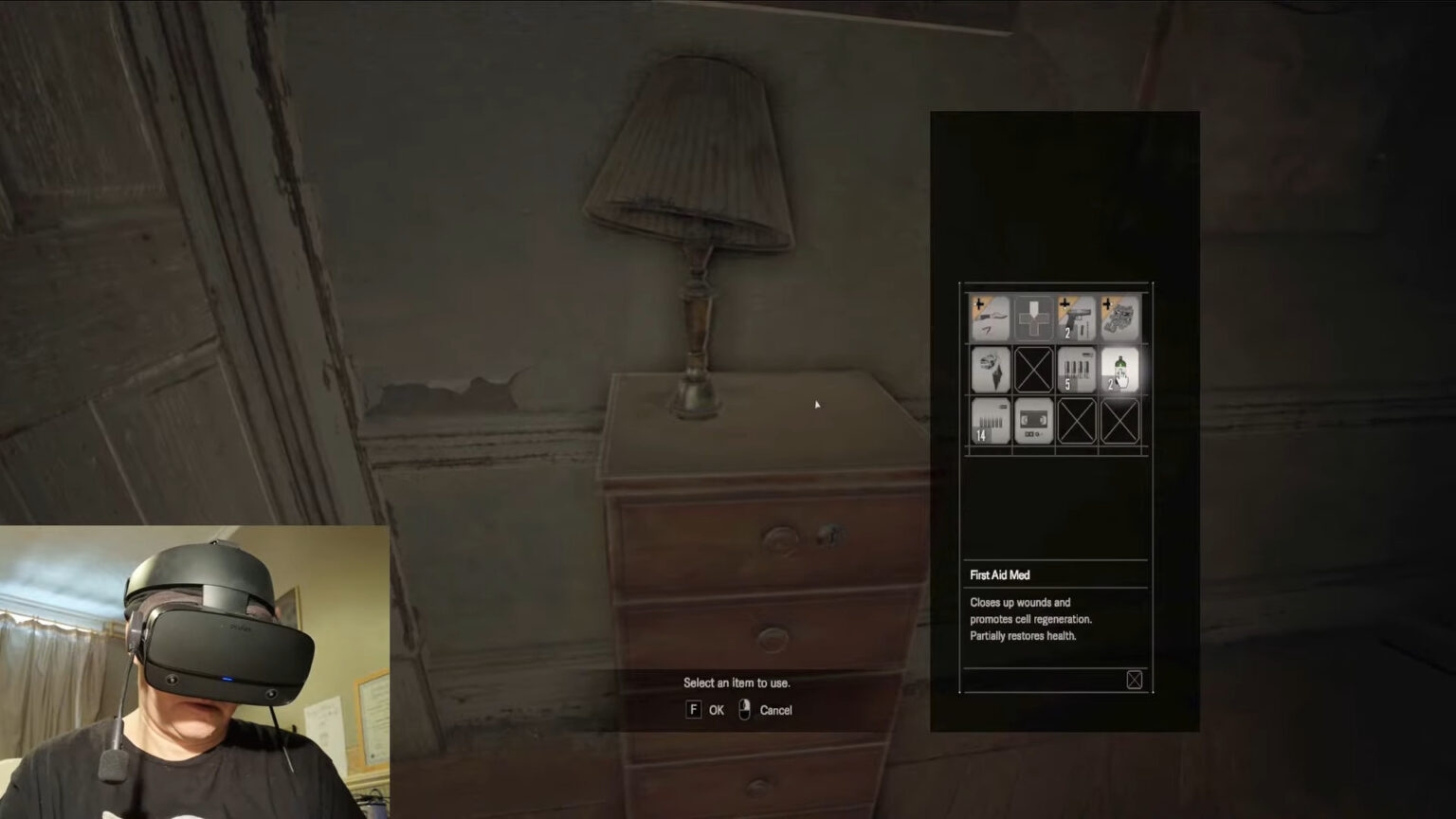
Task: Click the F key icon beside OK
Action: [x=693, y=710]
